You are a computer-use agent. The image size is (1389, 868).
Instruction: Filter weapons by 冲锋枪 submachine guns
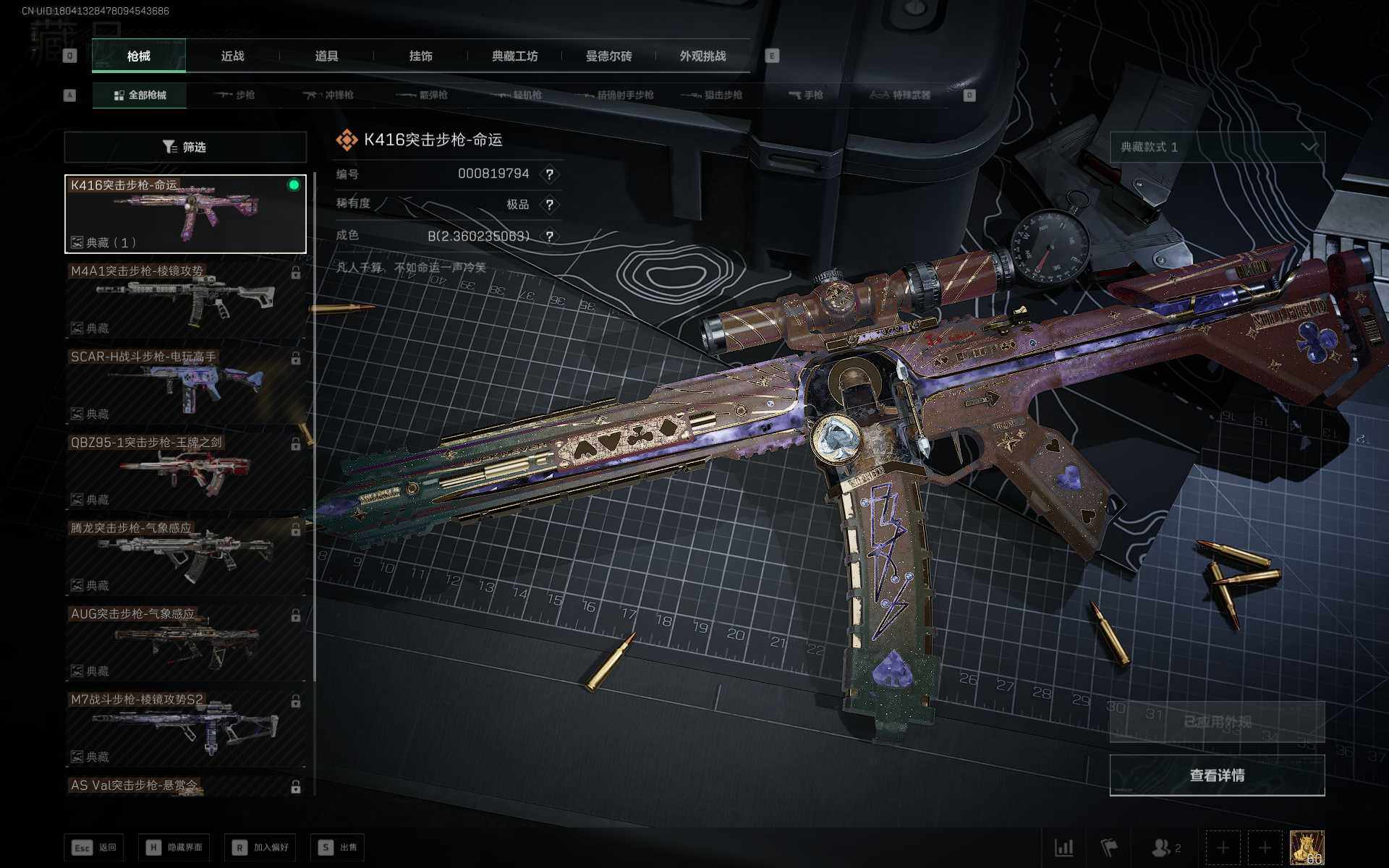[329, 95]
